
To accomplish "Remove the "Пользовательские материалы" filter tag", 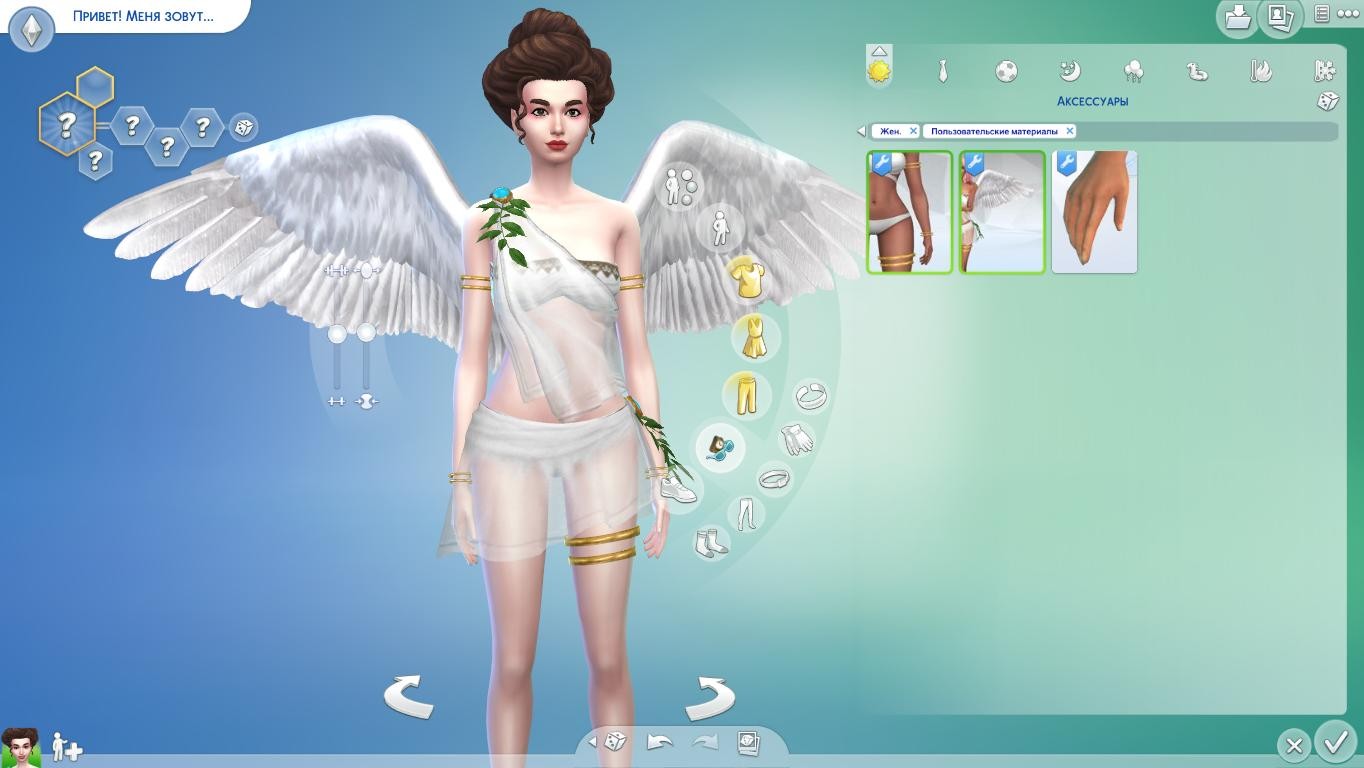I will (1069, 131).
